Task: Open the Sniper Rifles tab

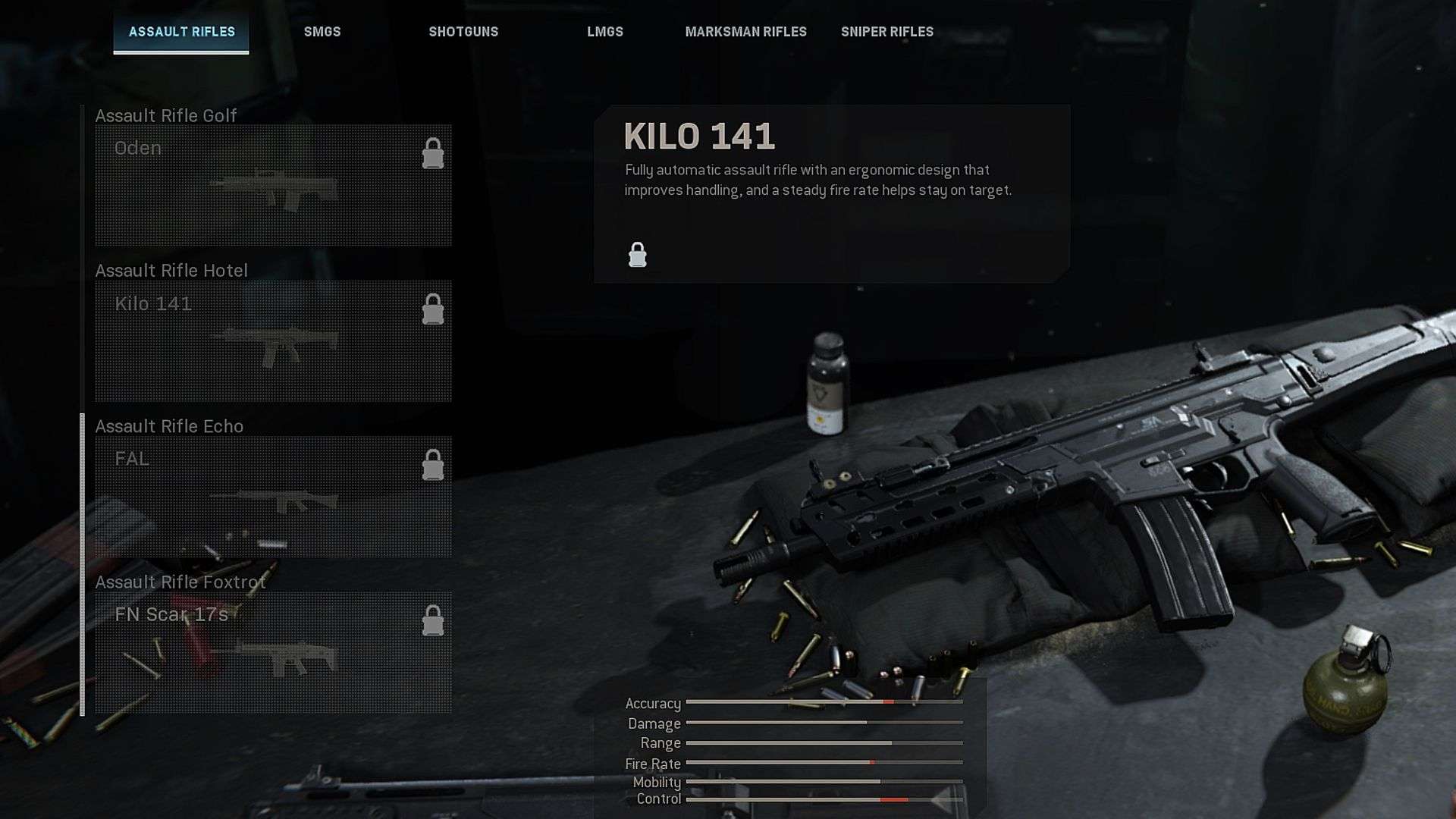Action: (x=886, y=32)
